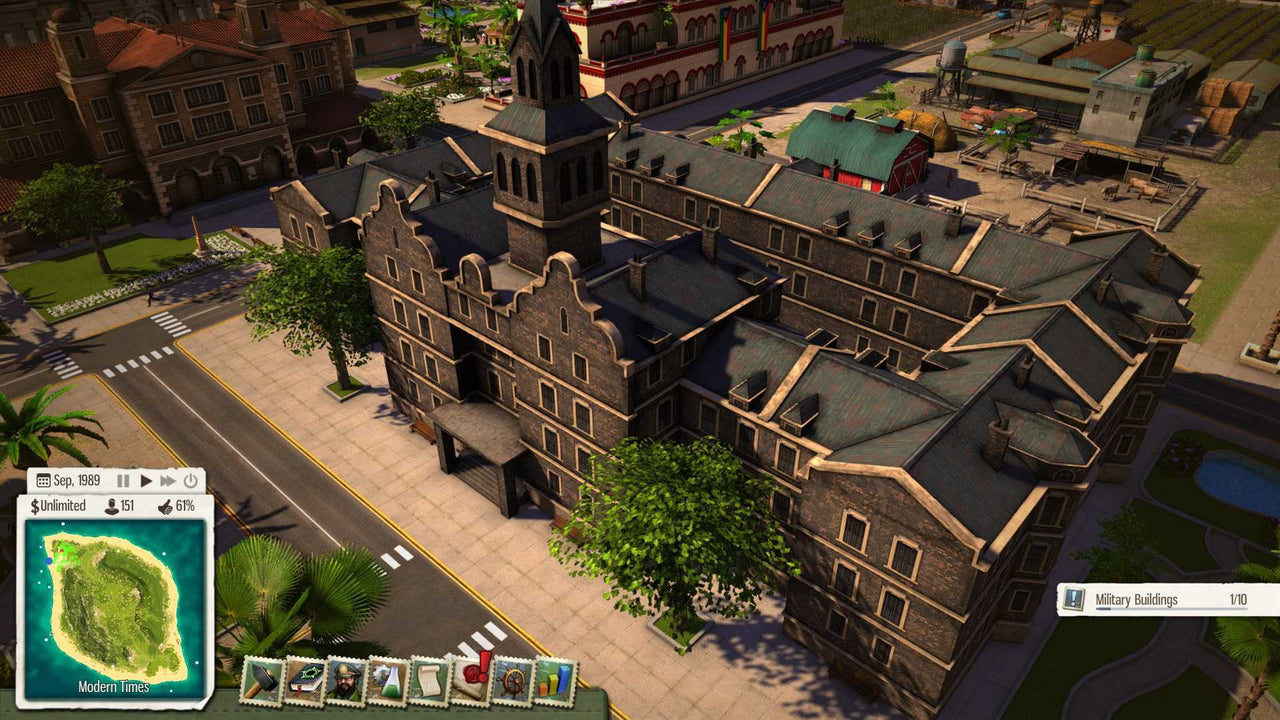
Task: Resume game speed with the play button
Action: (x=146, y=480)
